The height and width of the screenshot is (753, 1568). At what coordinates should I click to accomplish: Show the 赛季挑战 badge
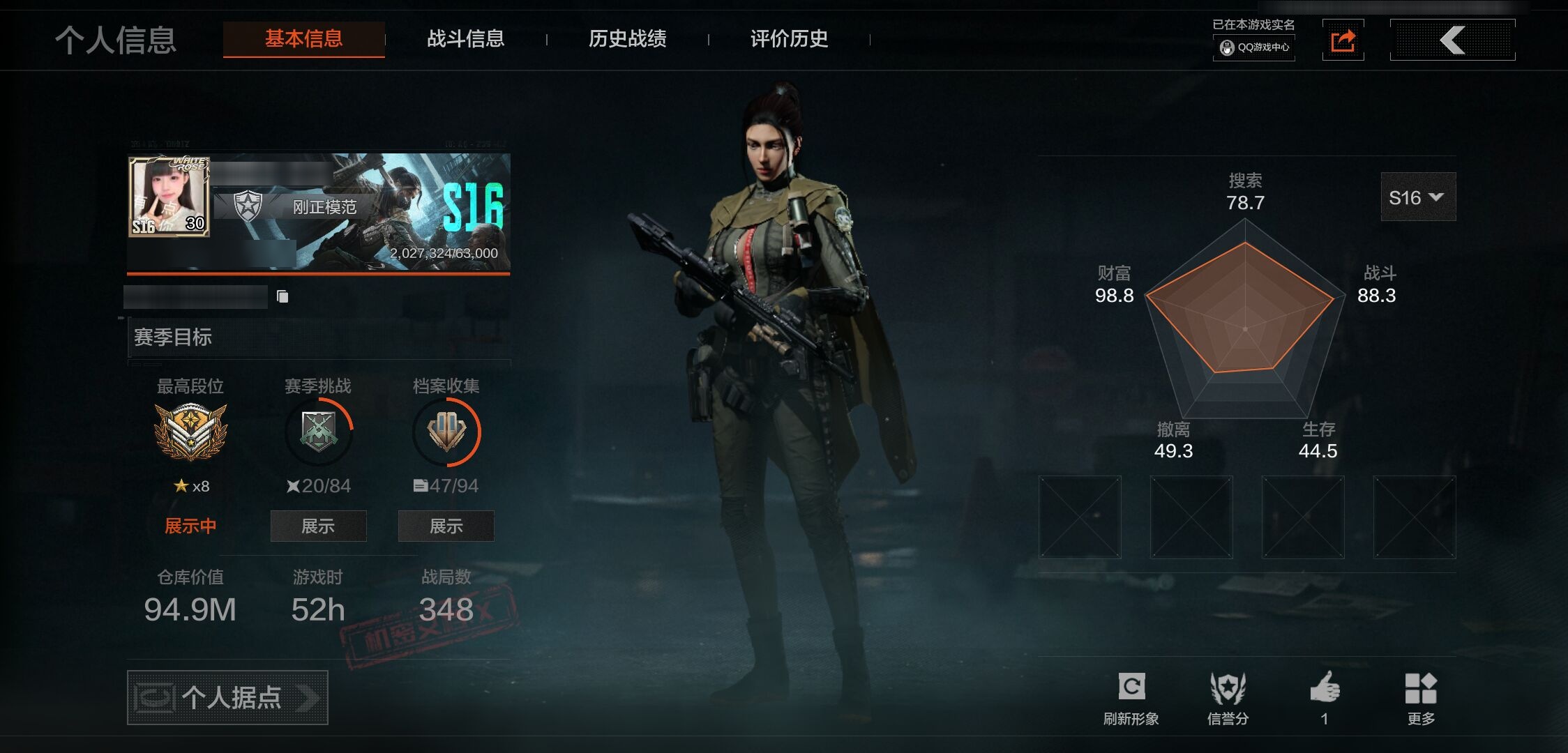coord(318,526)
